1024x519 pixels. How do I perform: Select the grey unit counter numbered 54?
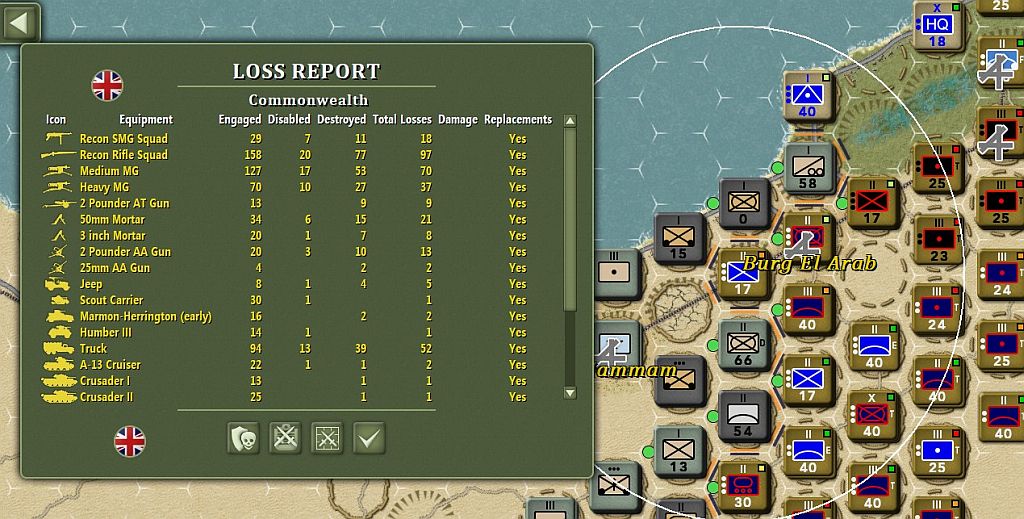(743, 413)
